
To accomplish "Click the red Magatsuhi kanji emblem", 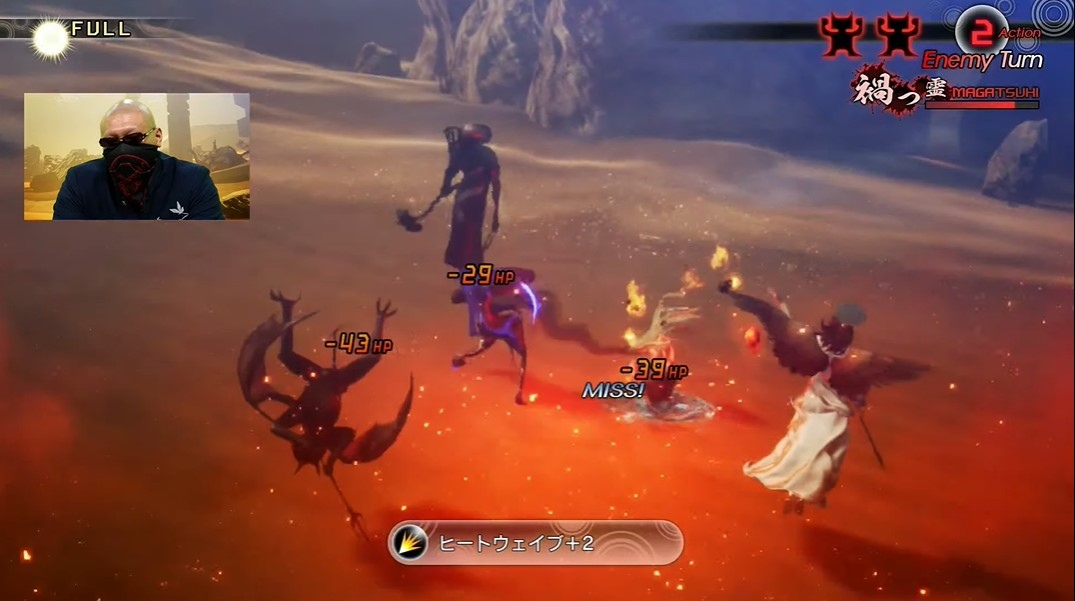I will pyautogui.click(x=886, y=92).
